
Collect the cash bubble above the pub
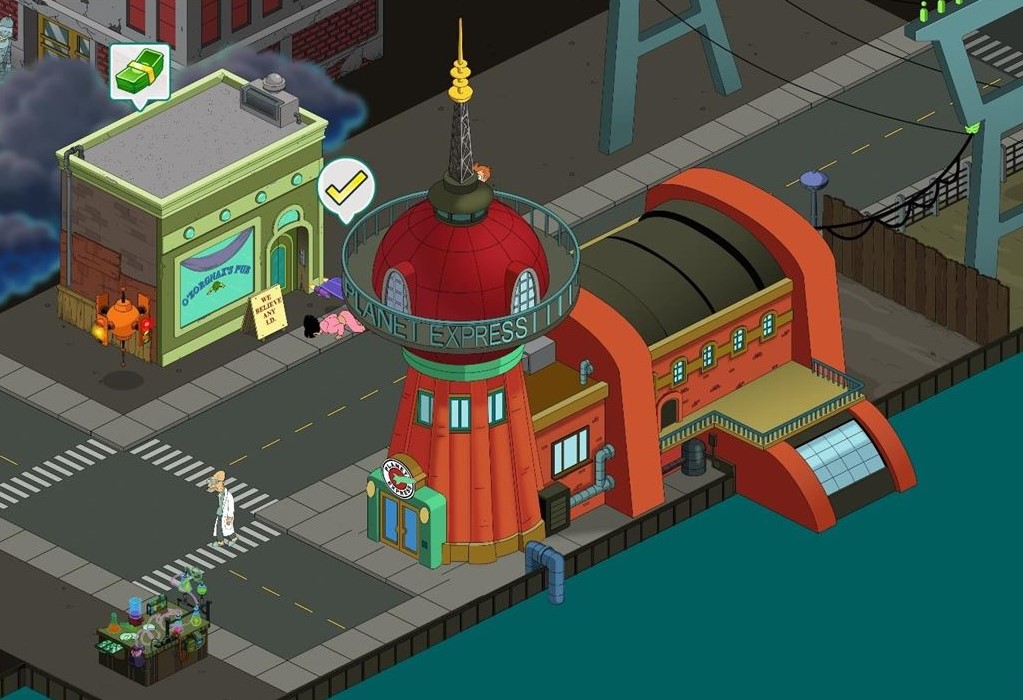(139, 72)
